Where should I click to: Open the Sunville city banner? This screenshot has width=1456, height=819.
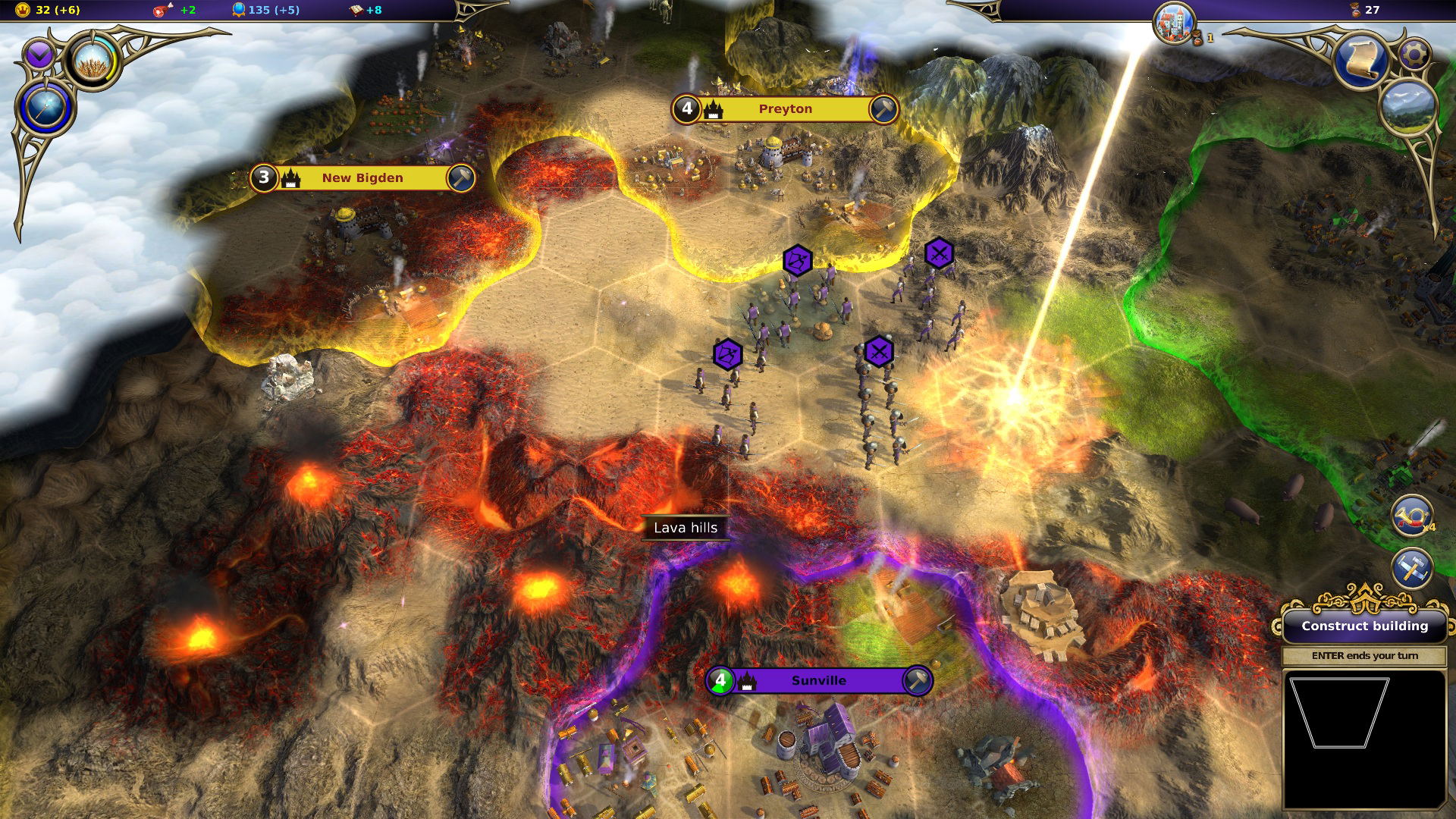pyautogui.click(x=818, y=681)
